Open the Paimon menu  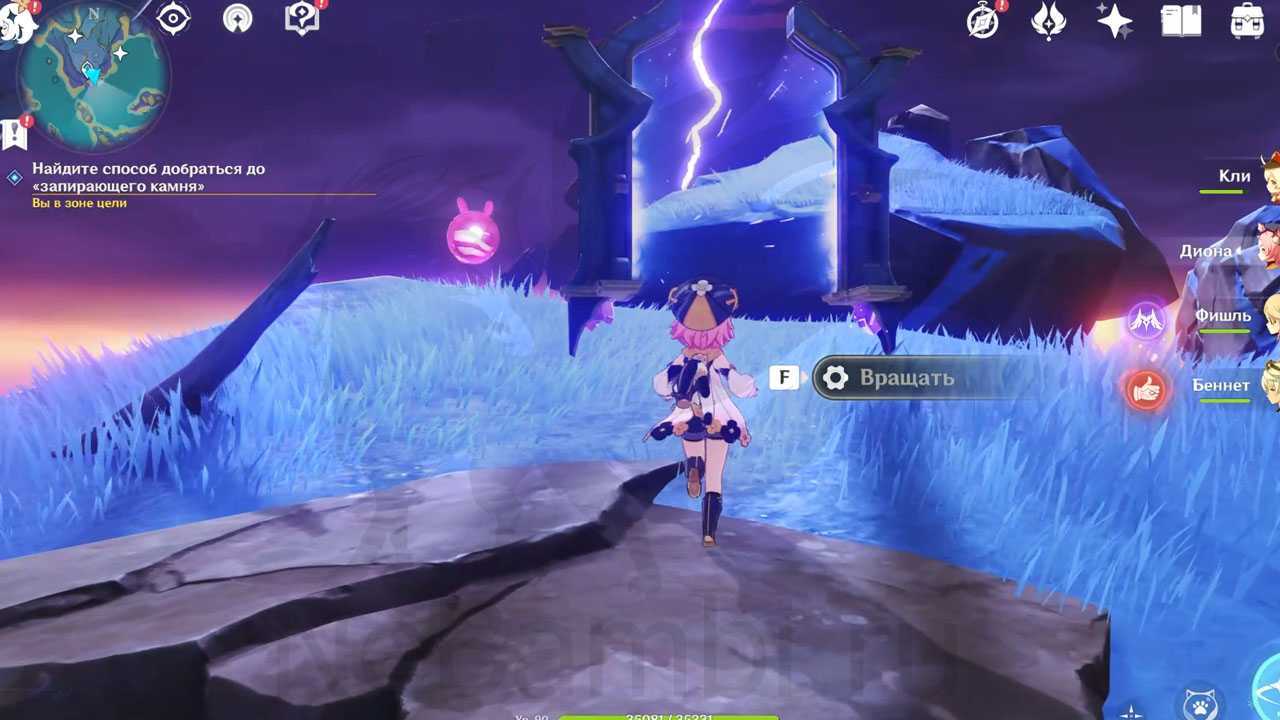tap(16, 22)
